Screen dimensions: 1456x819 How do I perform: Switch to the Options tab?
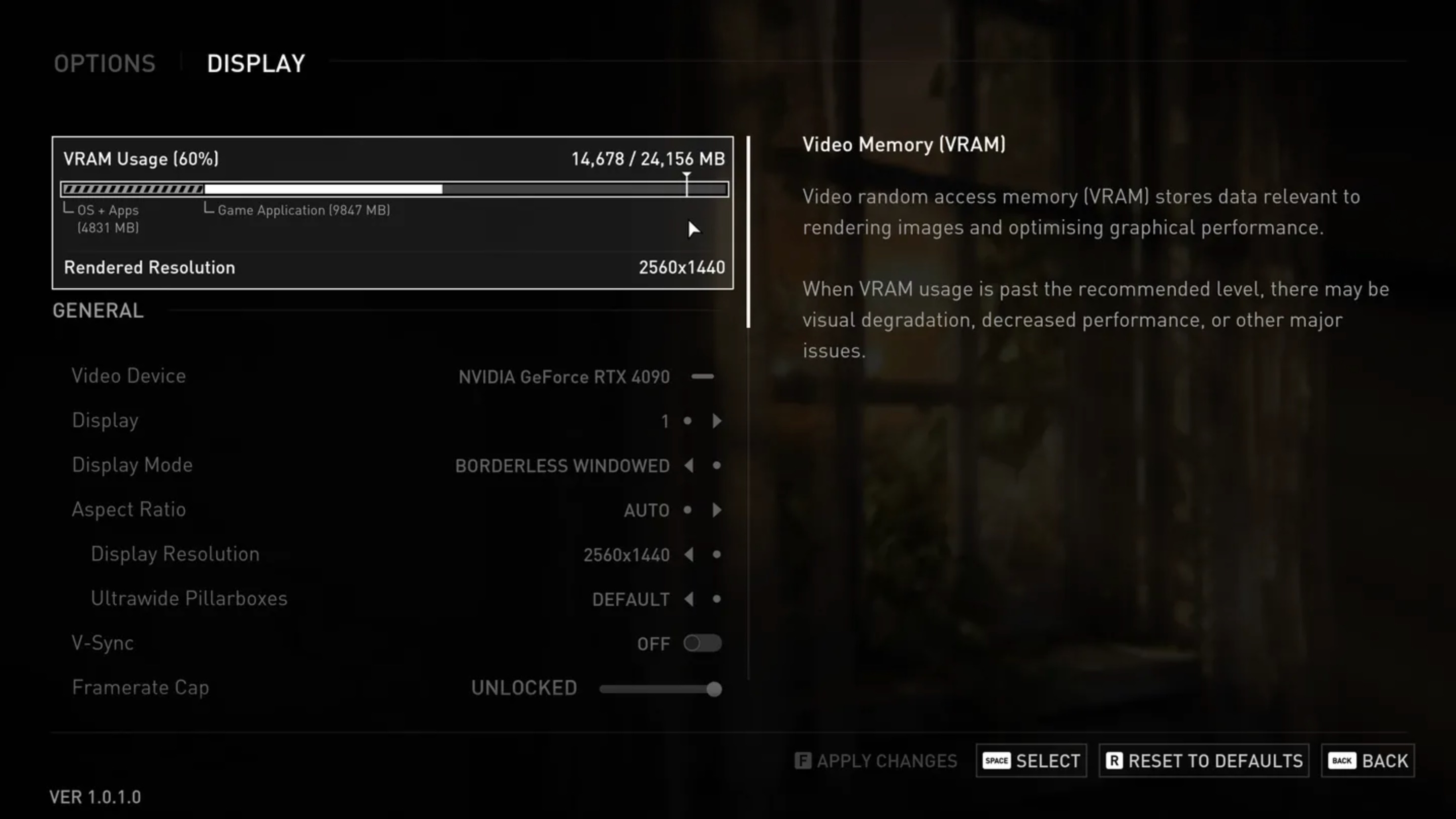click(105, 63)
